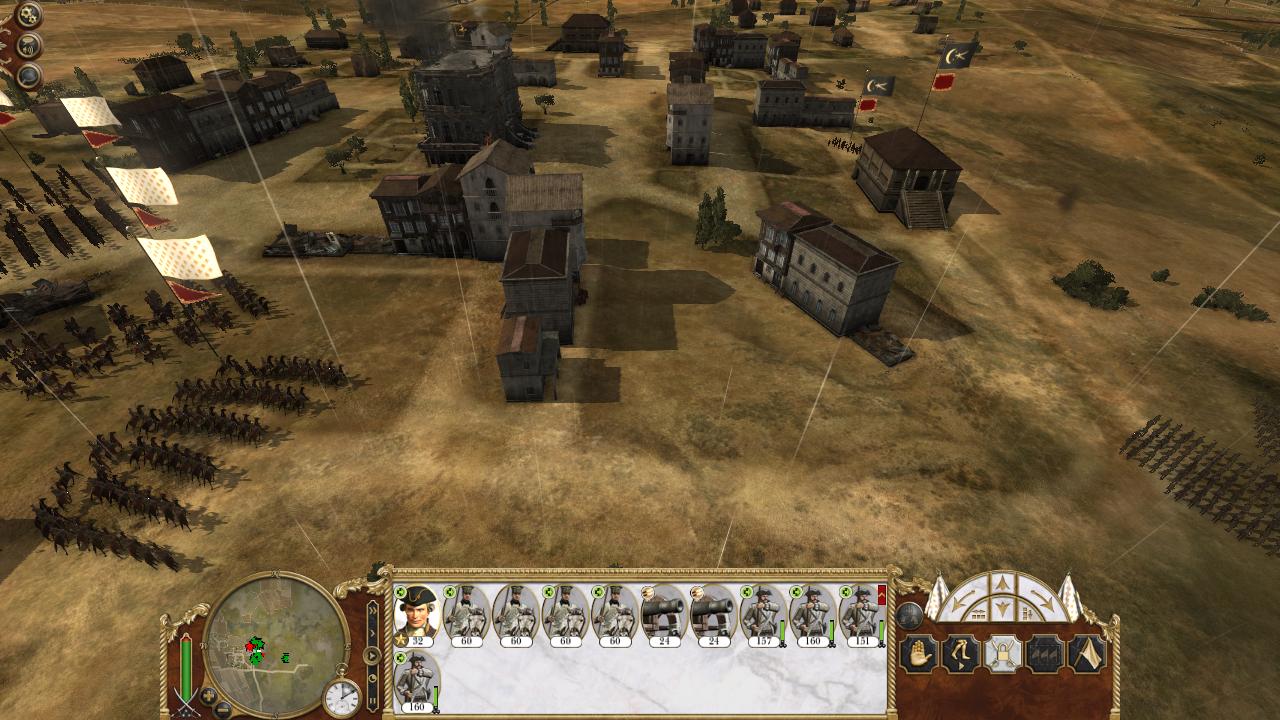
Task: Click the speech and sound bubble button
Action: click(29, 46)
